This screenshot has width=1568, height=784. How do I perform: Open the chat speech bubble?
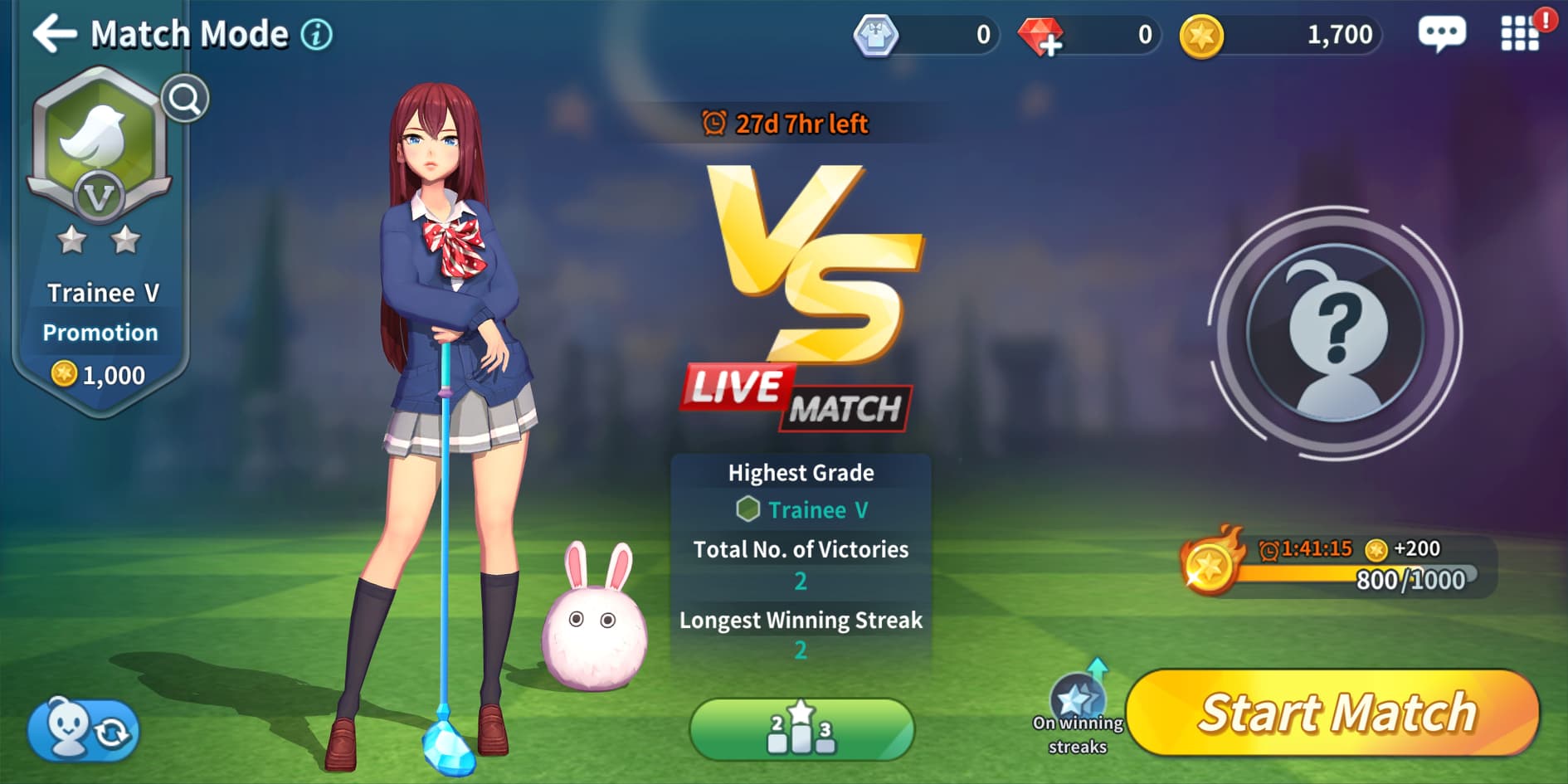1442,35
